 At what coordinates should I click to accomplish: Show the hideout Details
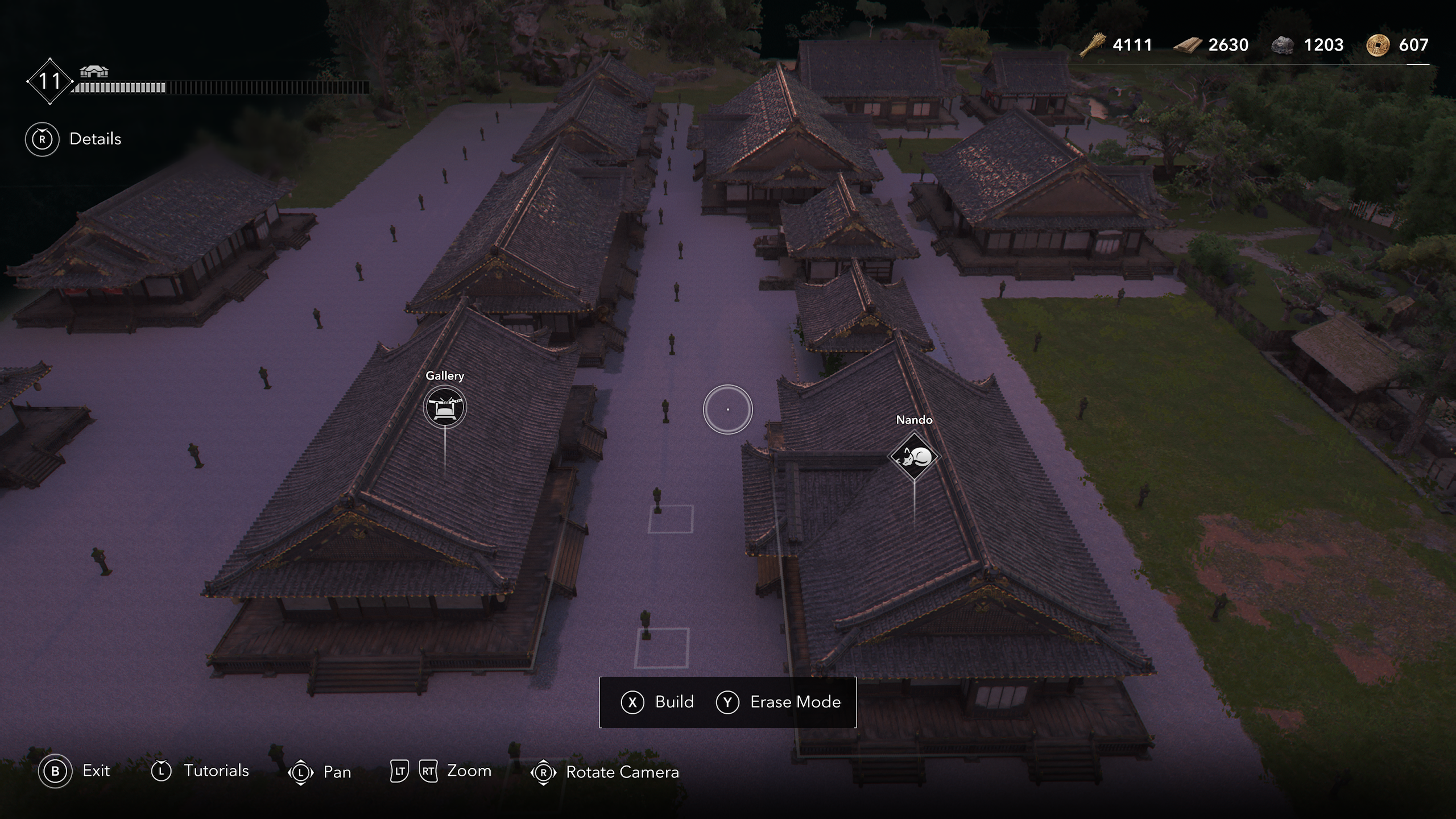(73, 139)
